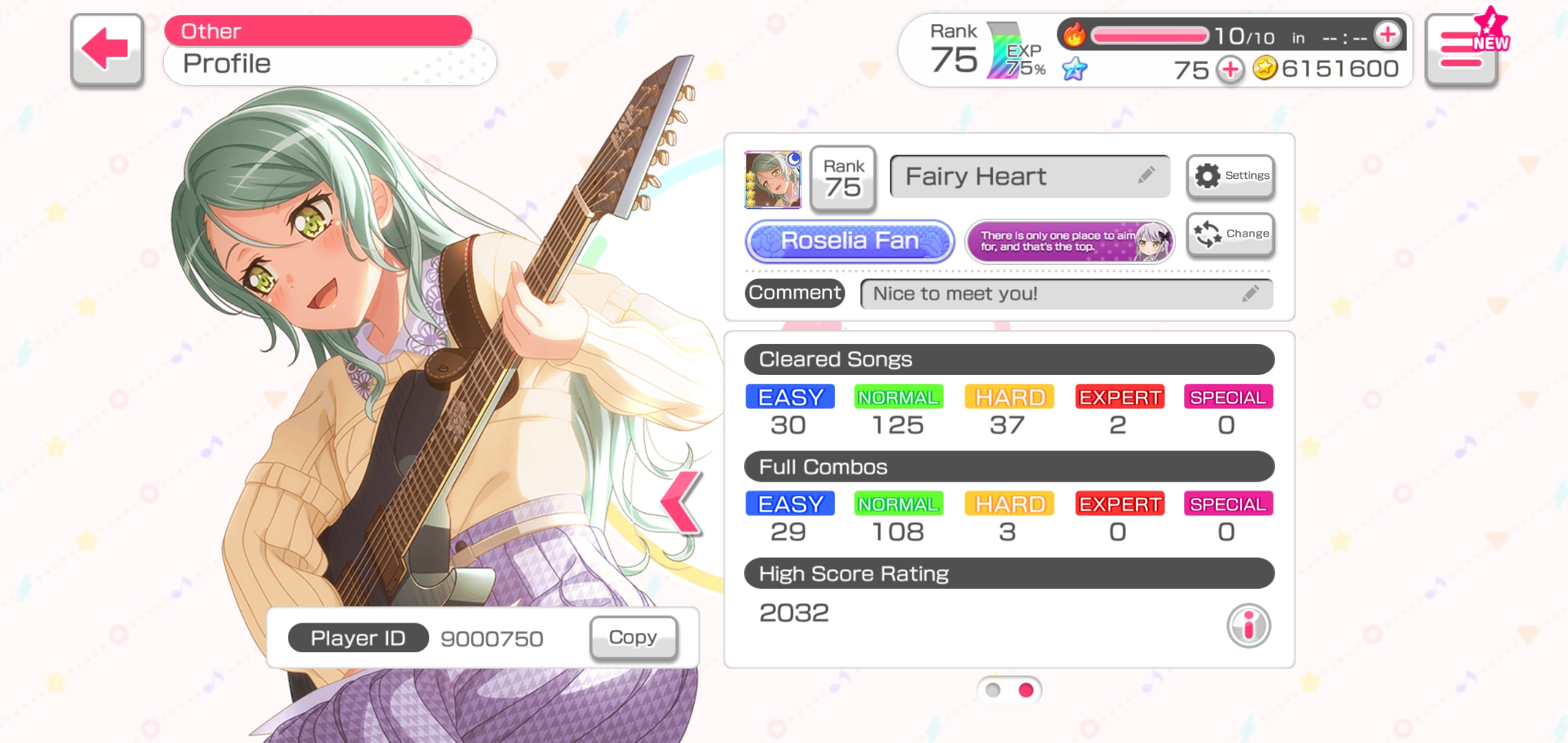Copy the Player ID
The height and width of the screenshot is (743, 1568).
pyautogui.click(x=633, y=638)
